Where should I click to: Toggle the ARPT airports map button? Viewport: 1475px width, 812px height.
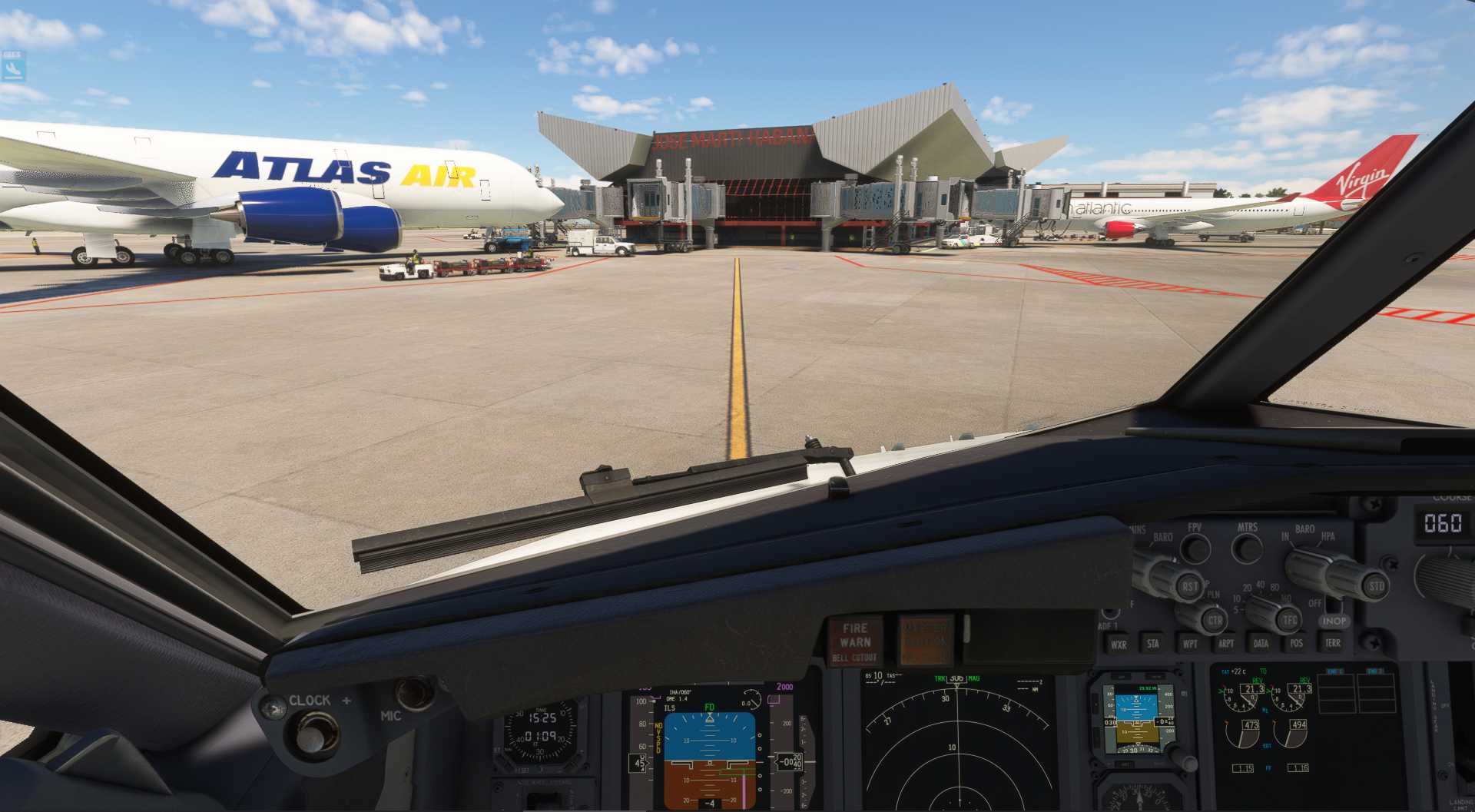[1225, 644]
